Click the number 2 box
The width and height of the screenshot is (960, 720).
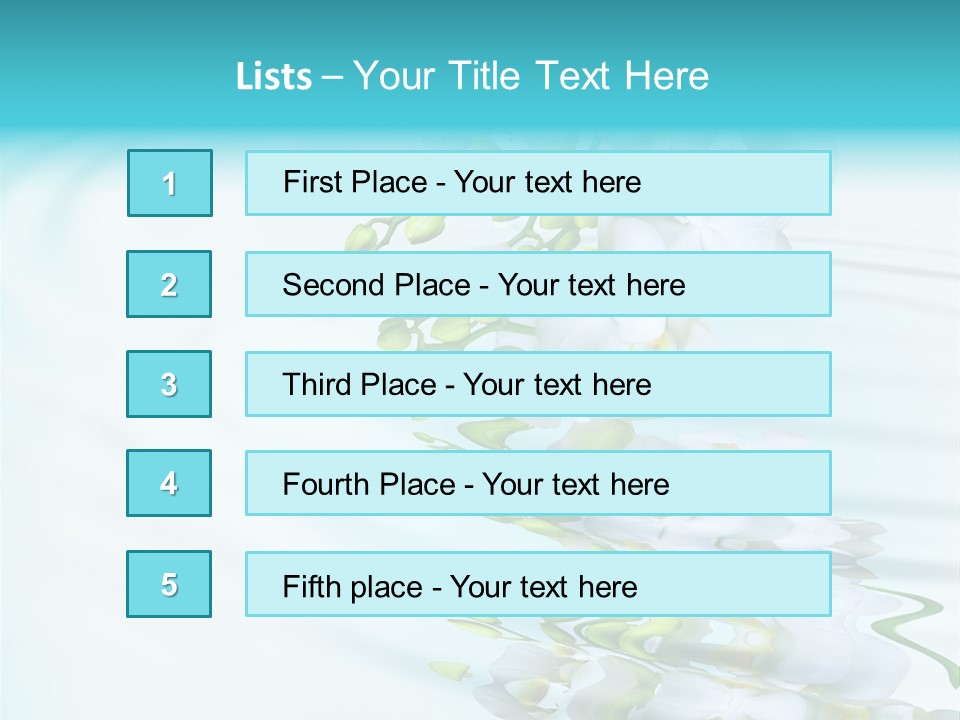click(x=169, y=284)
